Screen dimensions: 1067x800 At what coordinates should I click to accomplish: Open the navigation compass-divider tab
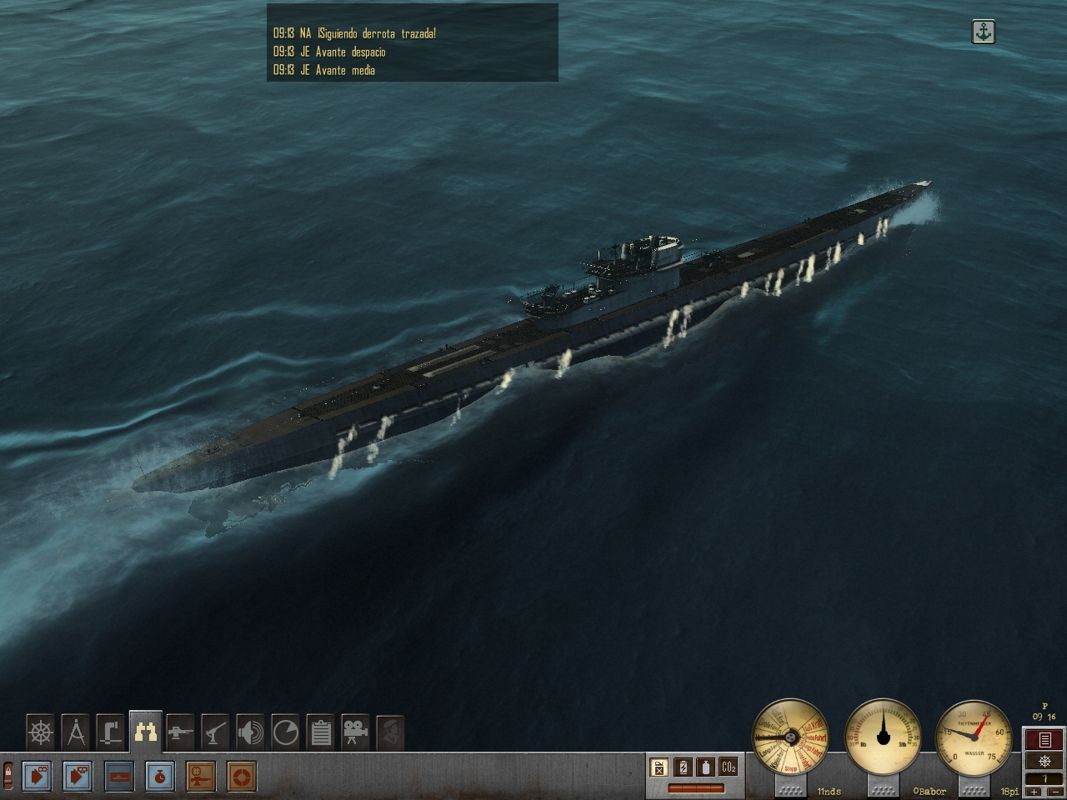(75, 732)
